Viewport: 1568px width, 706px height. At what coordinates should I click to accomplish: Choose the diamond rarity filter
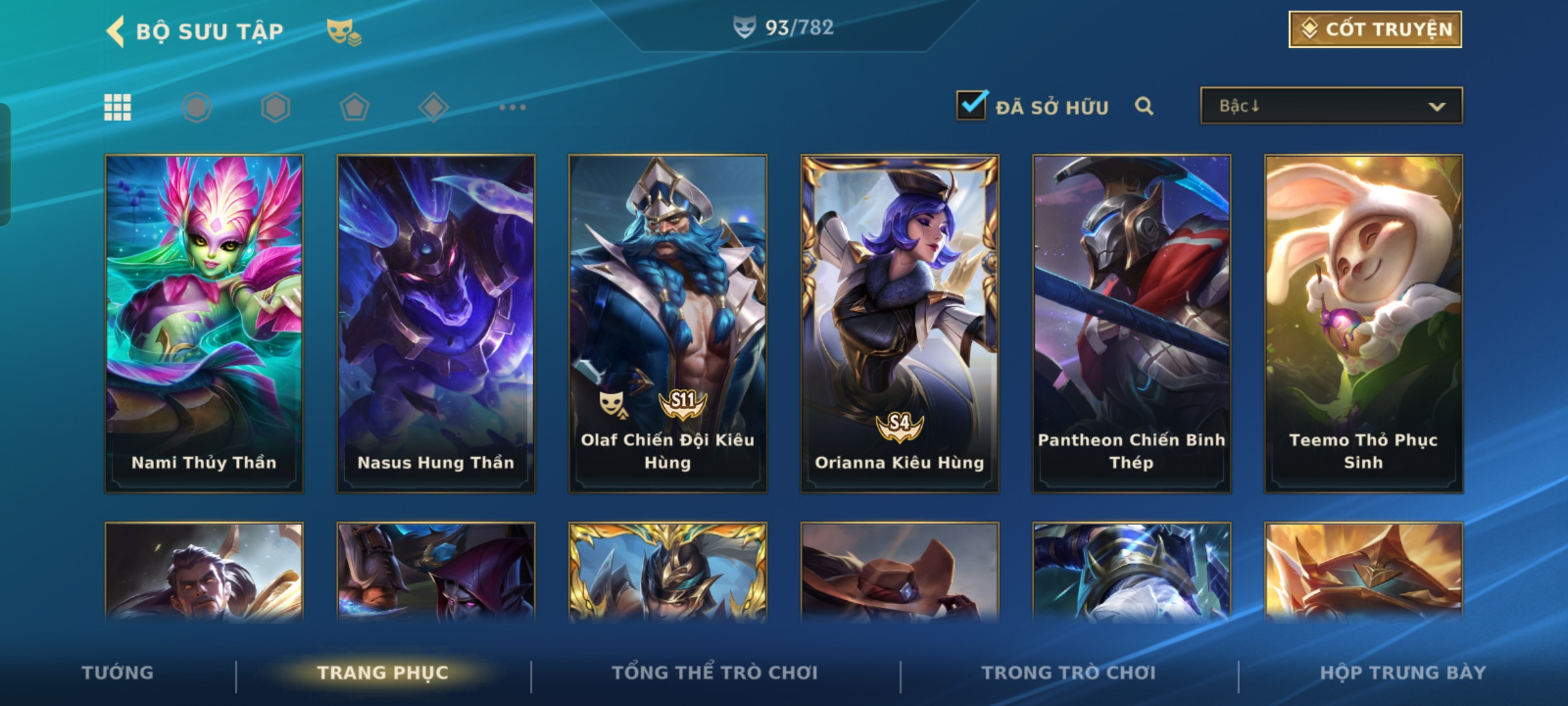coord(433,107)
